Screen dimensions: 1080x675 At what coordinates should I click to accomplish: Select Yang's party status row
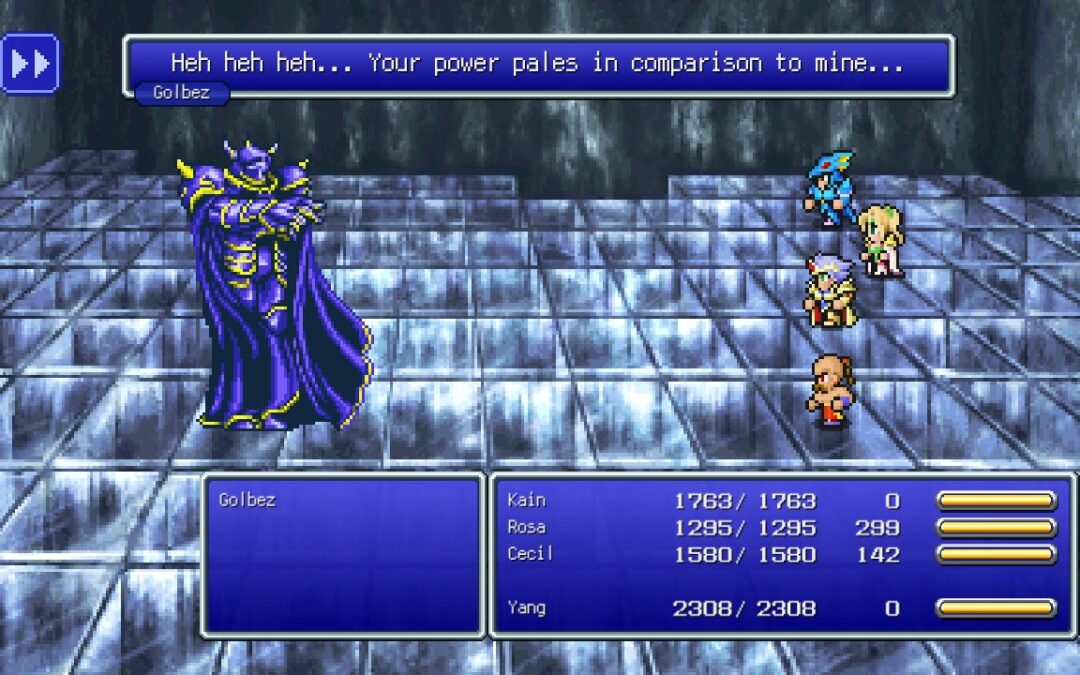781,607
